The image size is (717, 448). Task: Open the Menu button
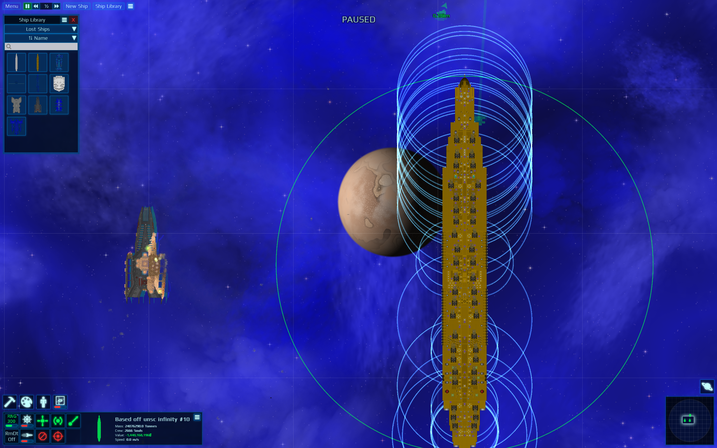11,6
